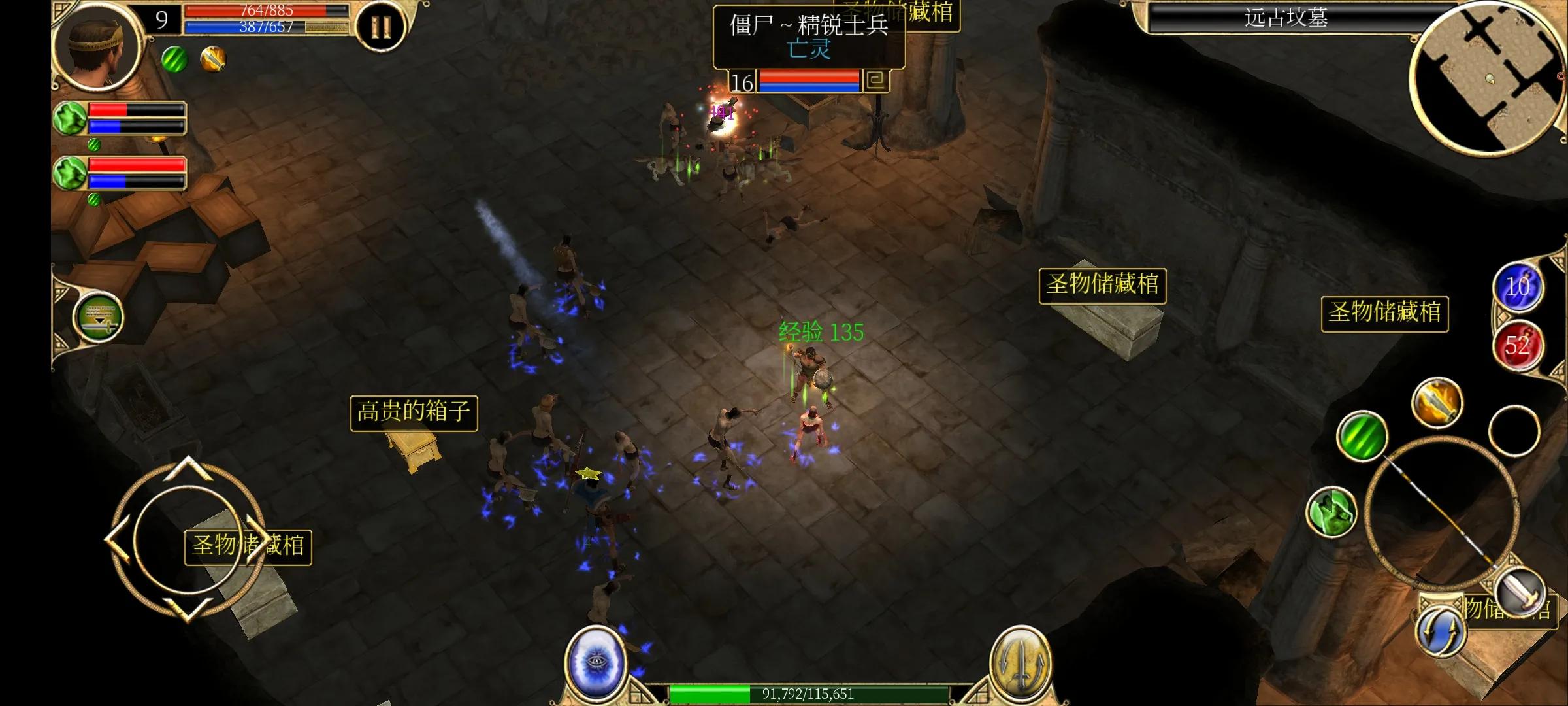
Task: Tap the blue button with two arrows
Action: (1441, 631)
